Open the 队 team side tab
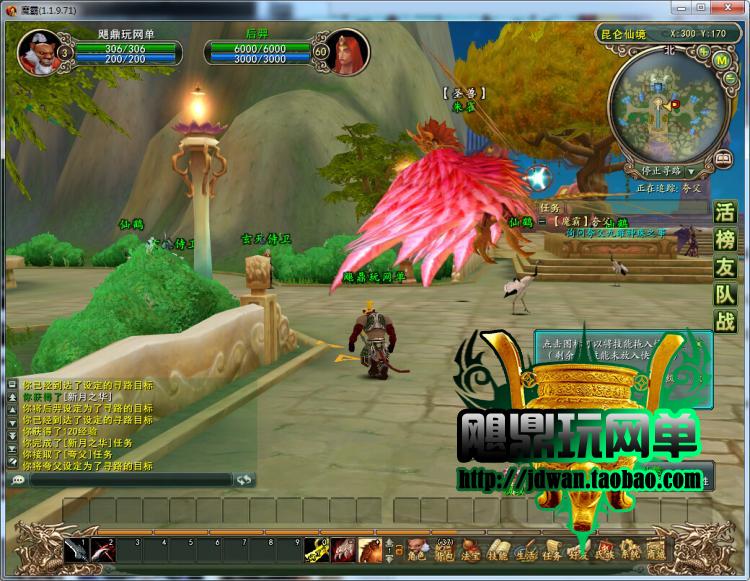This screenshot has height=581, width=750. (725, 294)
